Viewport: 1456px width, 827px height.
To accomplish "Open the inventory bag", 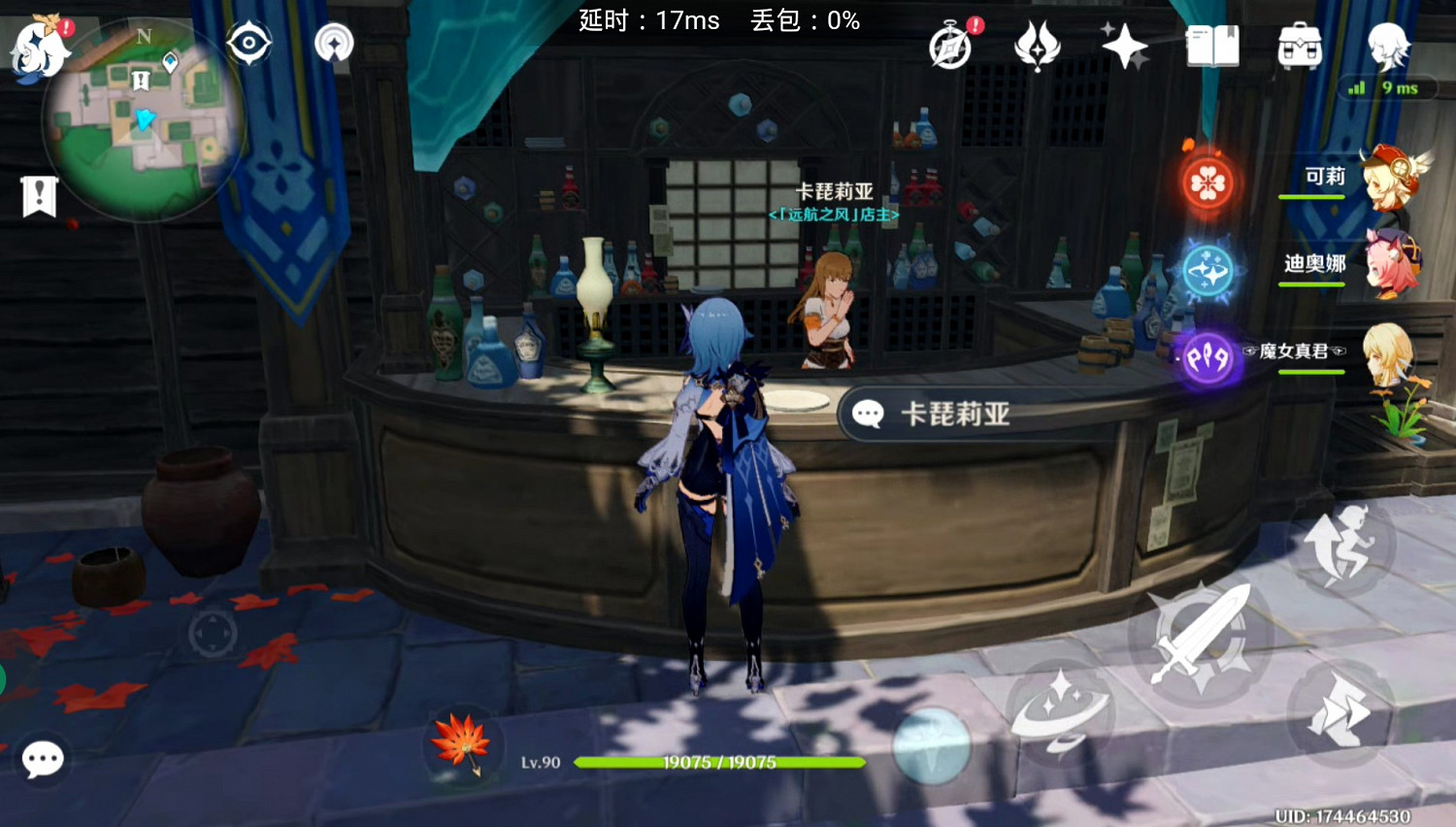I will click(x=1299, y=46).
